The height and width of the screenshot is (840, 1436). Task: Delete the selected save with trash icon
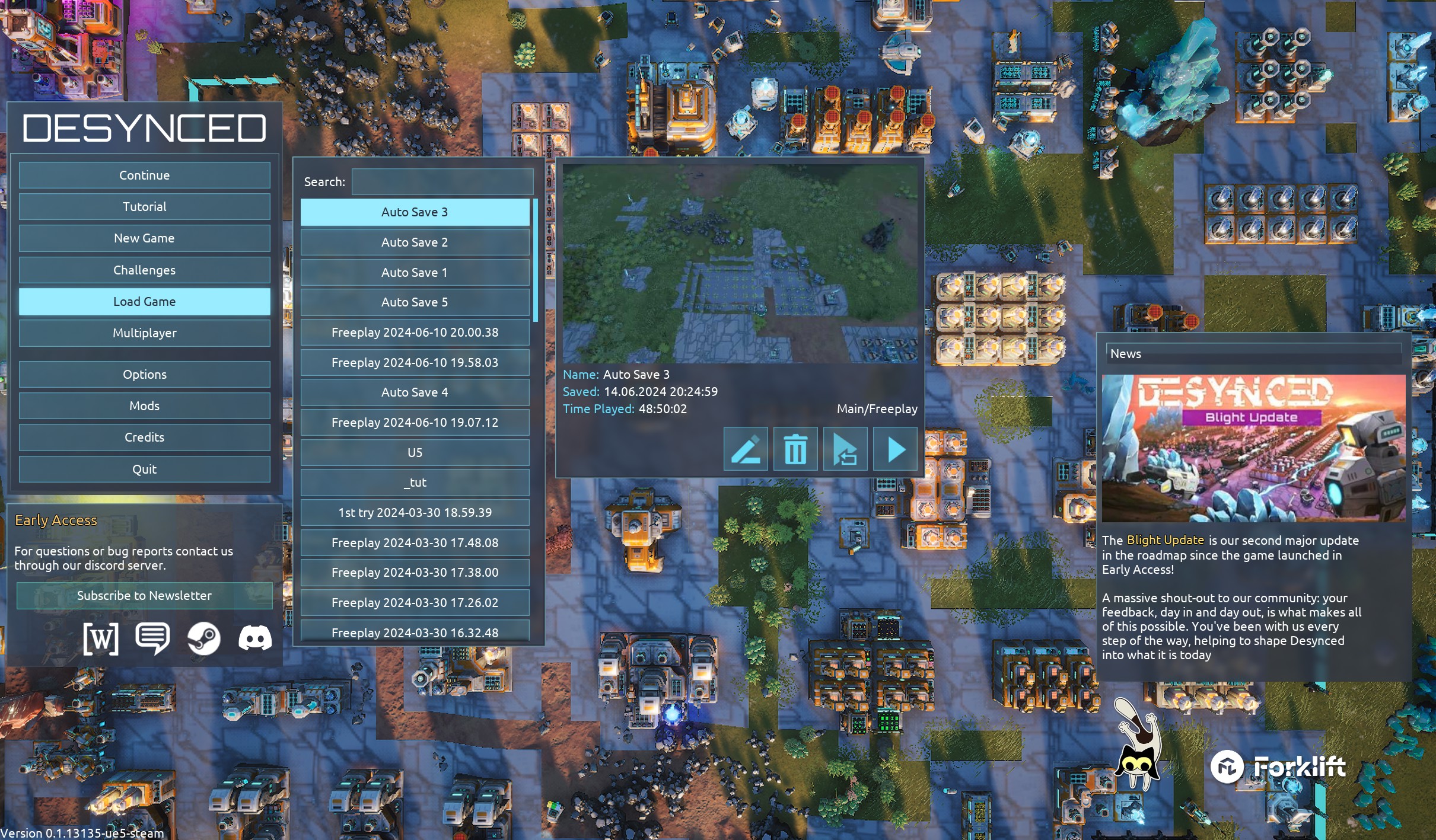pos(795,449)
